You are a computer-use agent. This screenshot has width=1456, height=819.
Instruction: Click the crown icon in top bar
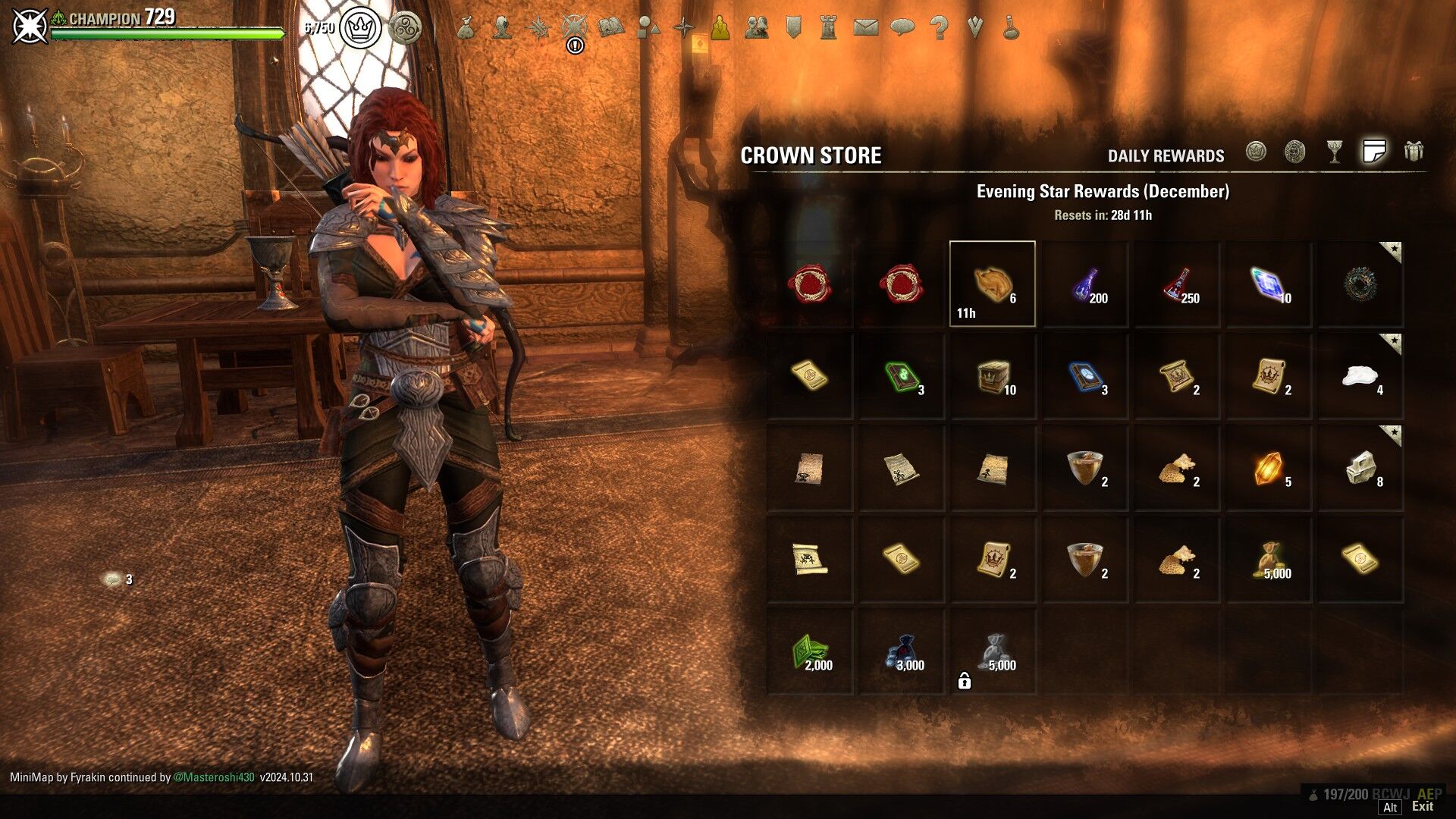click(x=360, y=28)
